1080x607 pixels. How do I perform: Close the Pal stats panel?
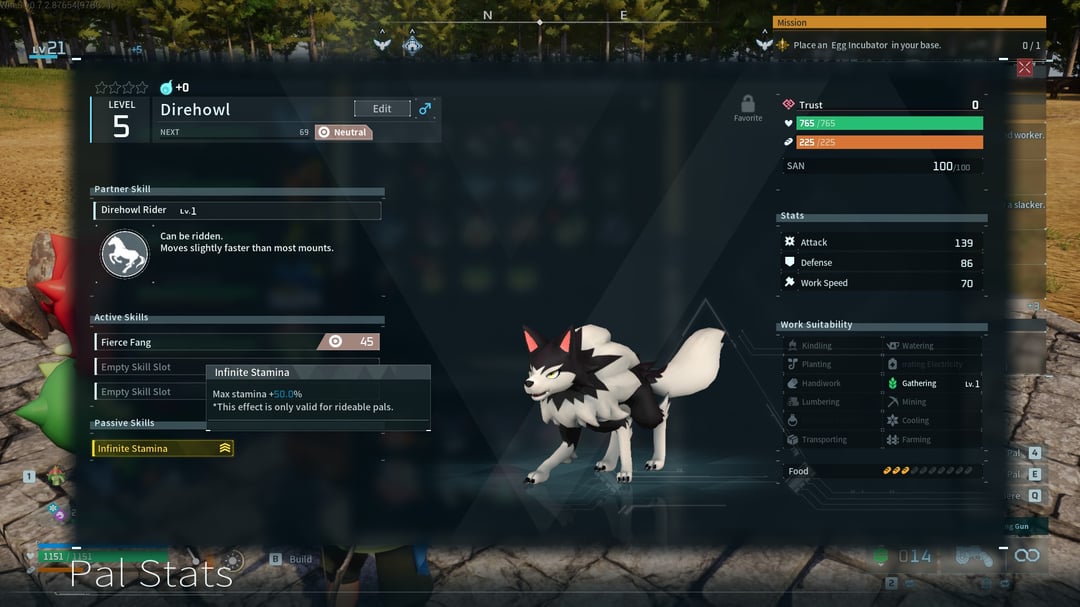click(1025, 68)
